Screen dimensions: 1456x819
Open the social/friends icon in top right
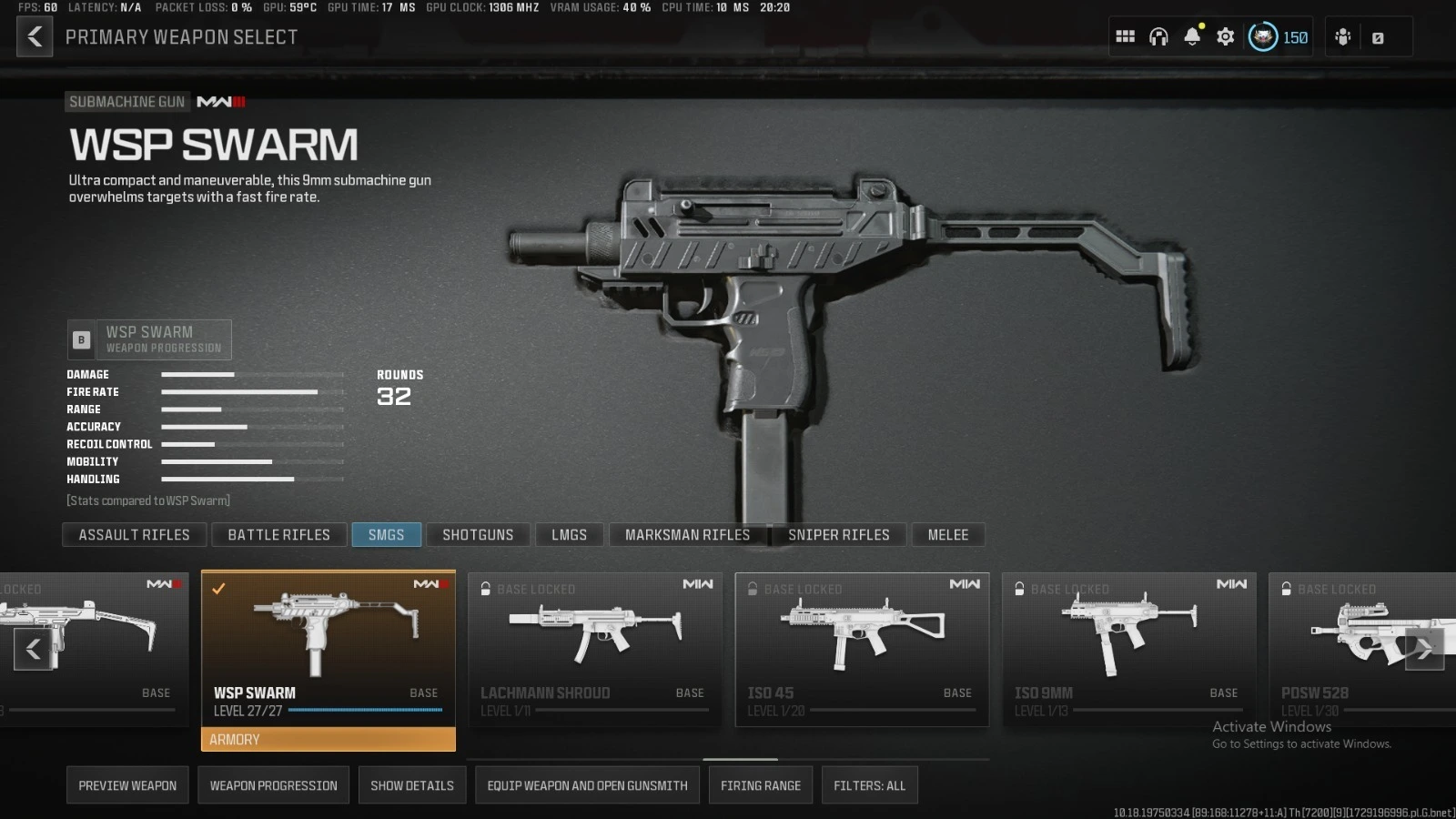click(x=1342, y=36)
